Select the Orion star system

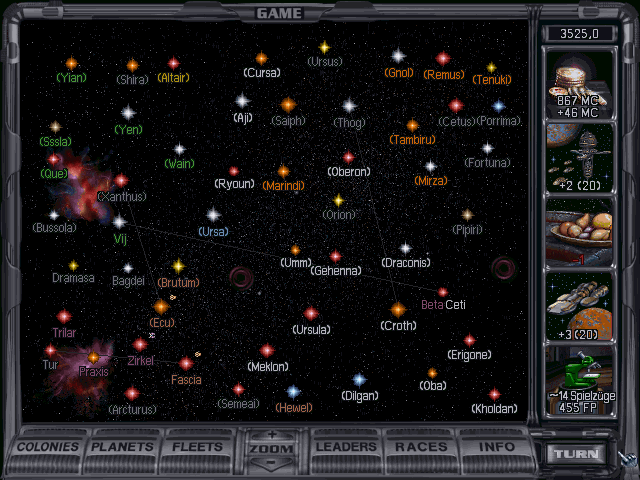pos(339,200)
